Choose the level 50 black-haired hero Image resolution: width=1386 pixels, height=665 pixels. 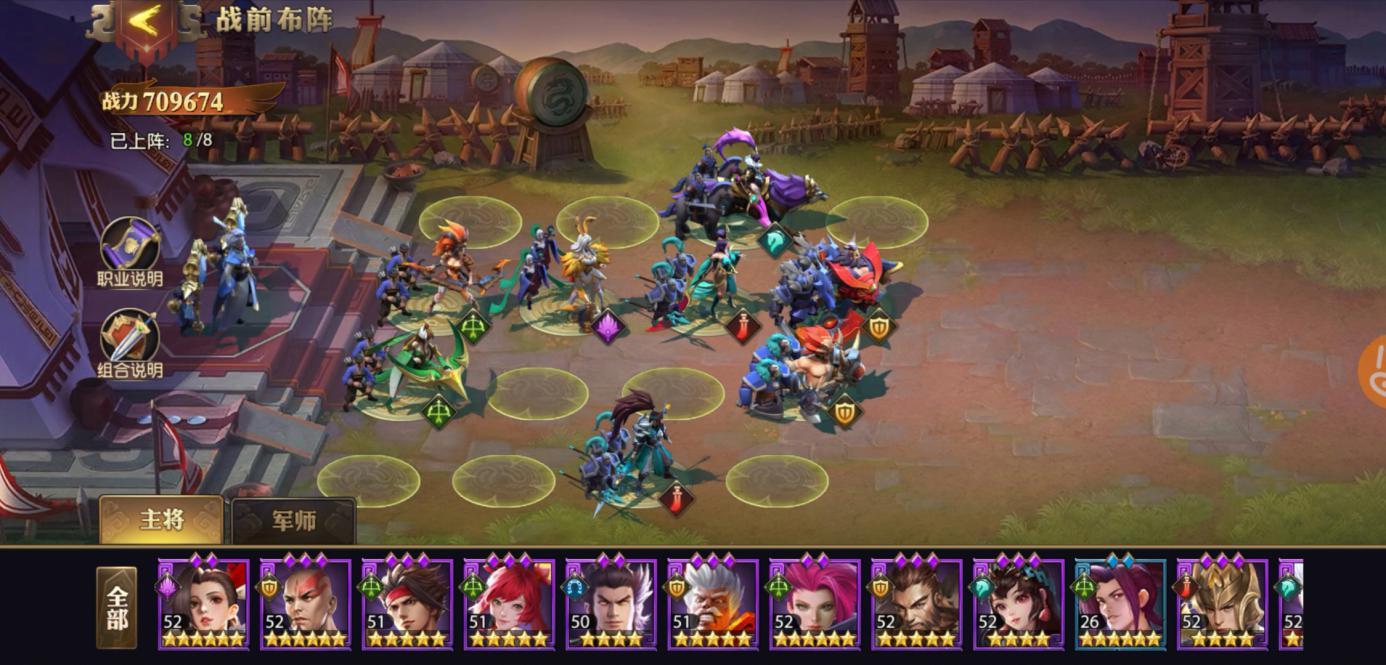[x=612, y=604]
